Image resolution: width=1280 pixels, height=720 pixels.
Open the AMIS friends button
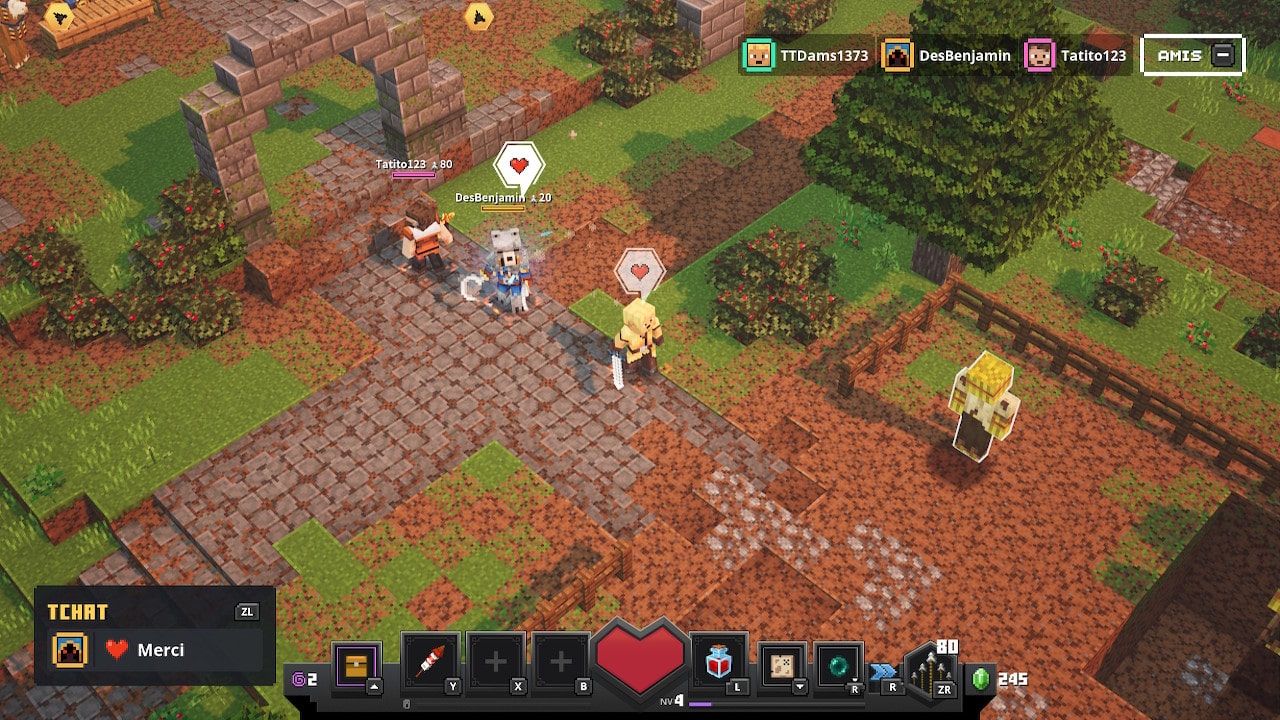[x=1193, y=56]
